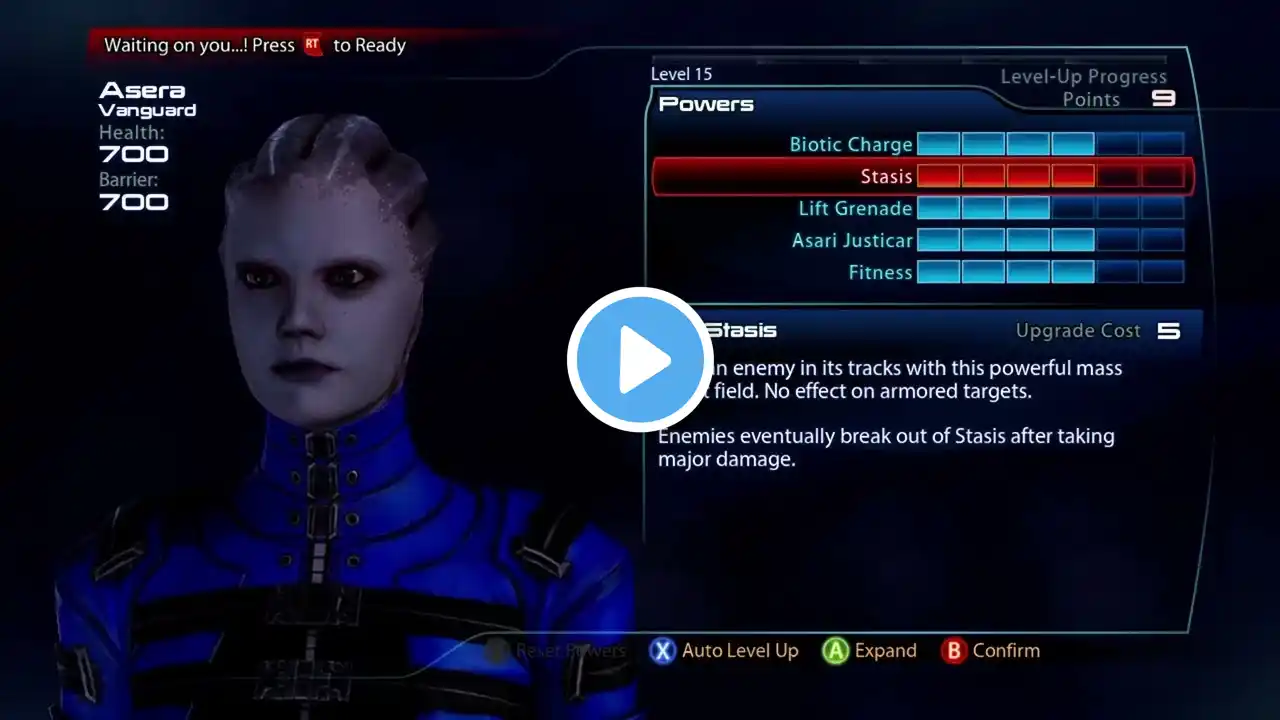Viewport: 1280px width, 720px height.
Task: Pick the Fitness power row
Action: coord(880,273)
